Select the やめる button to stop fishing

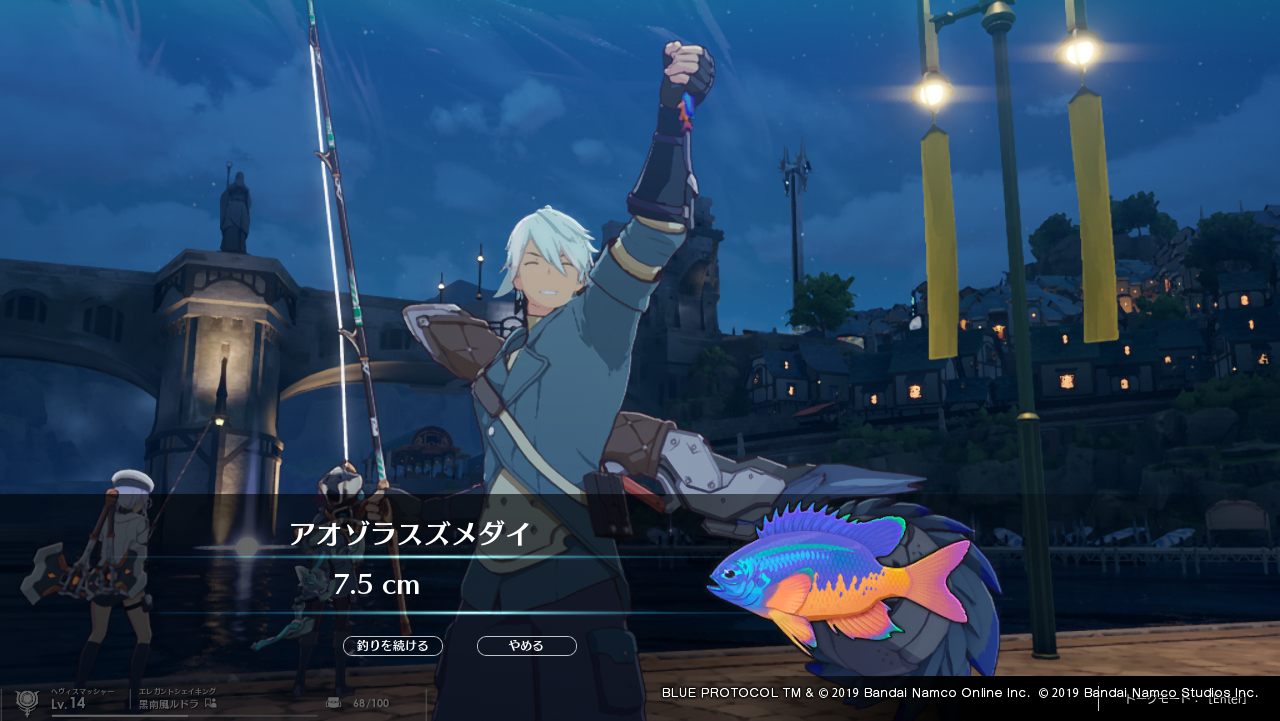526,646
